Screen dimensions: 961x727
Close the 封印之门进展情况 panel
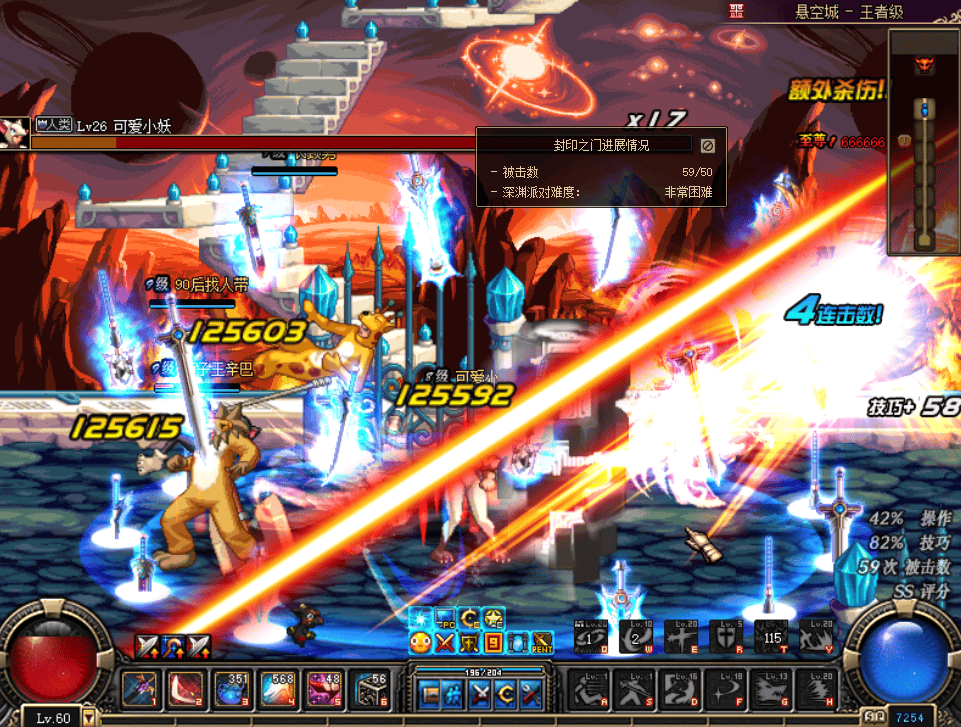(707, 146)
